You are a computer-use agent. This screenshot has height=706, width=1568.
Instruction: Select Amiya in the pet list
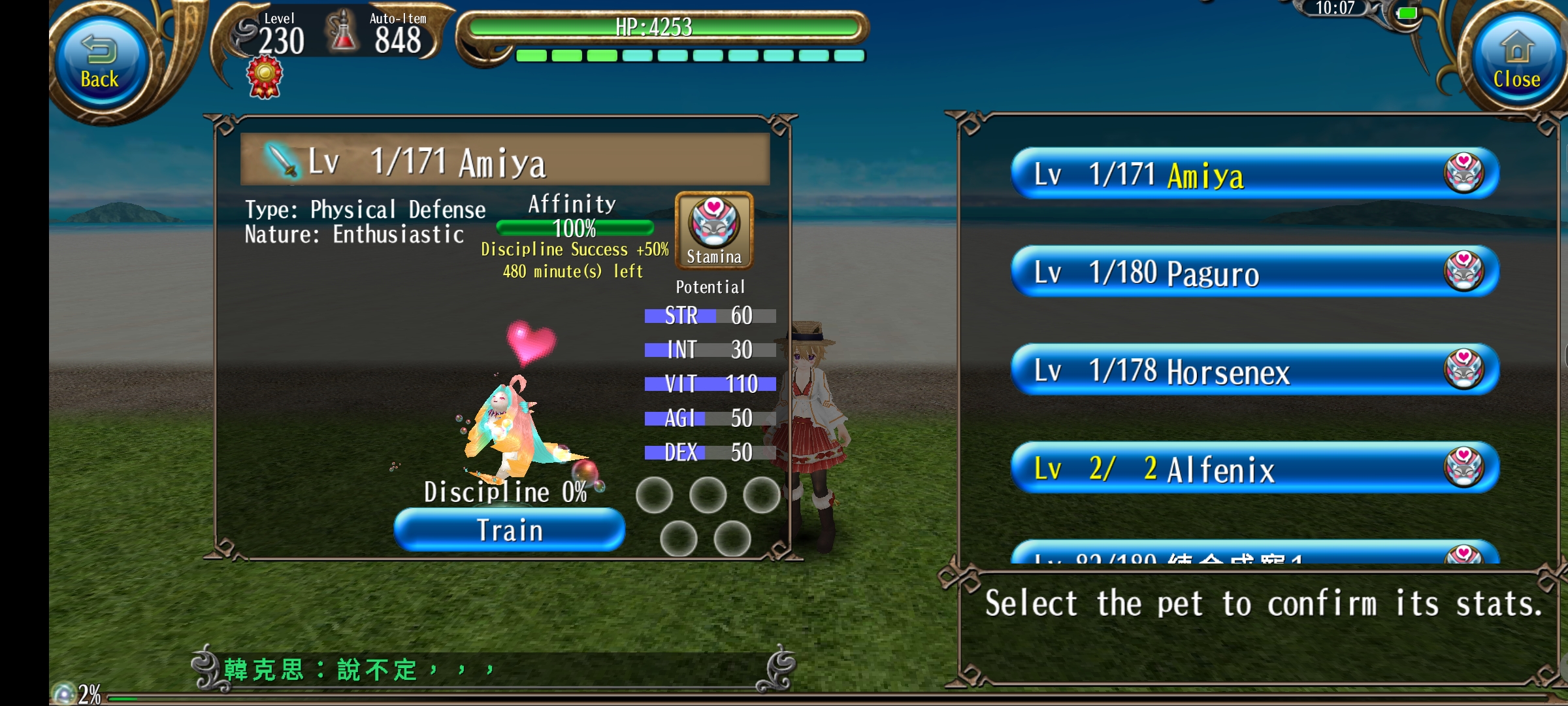(1254, 174)
